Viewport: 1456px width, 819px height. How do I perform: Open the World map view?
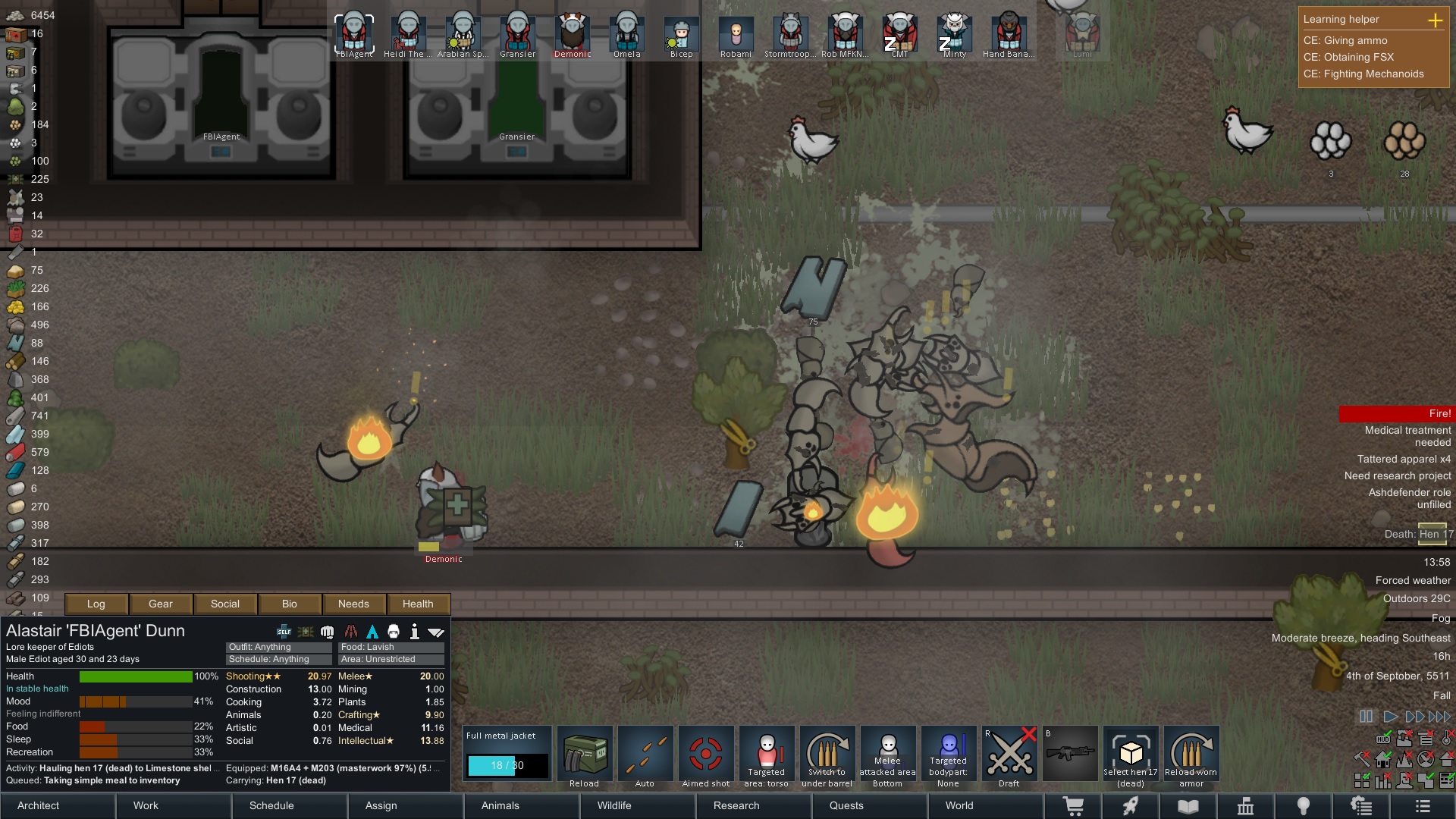pos(959,805)
